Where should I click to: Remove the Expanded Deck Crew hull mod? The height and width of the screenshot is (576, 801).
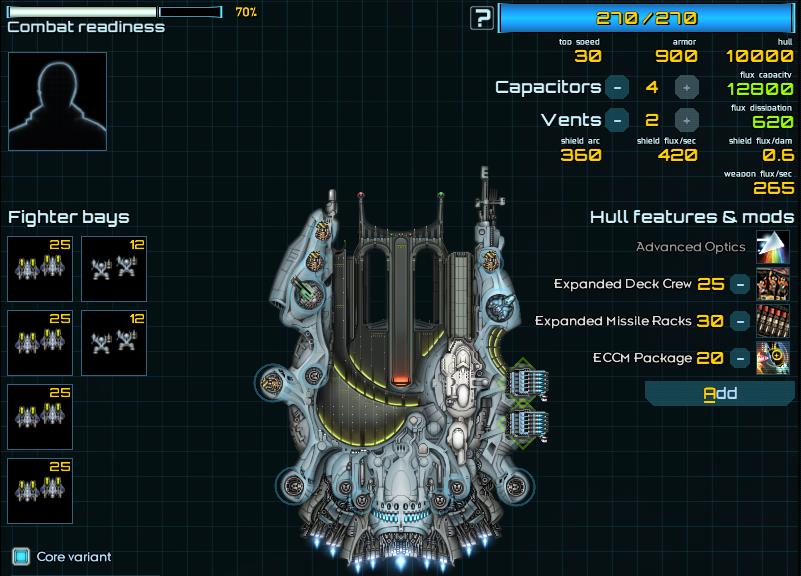pos(740,284)
